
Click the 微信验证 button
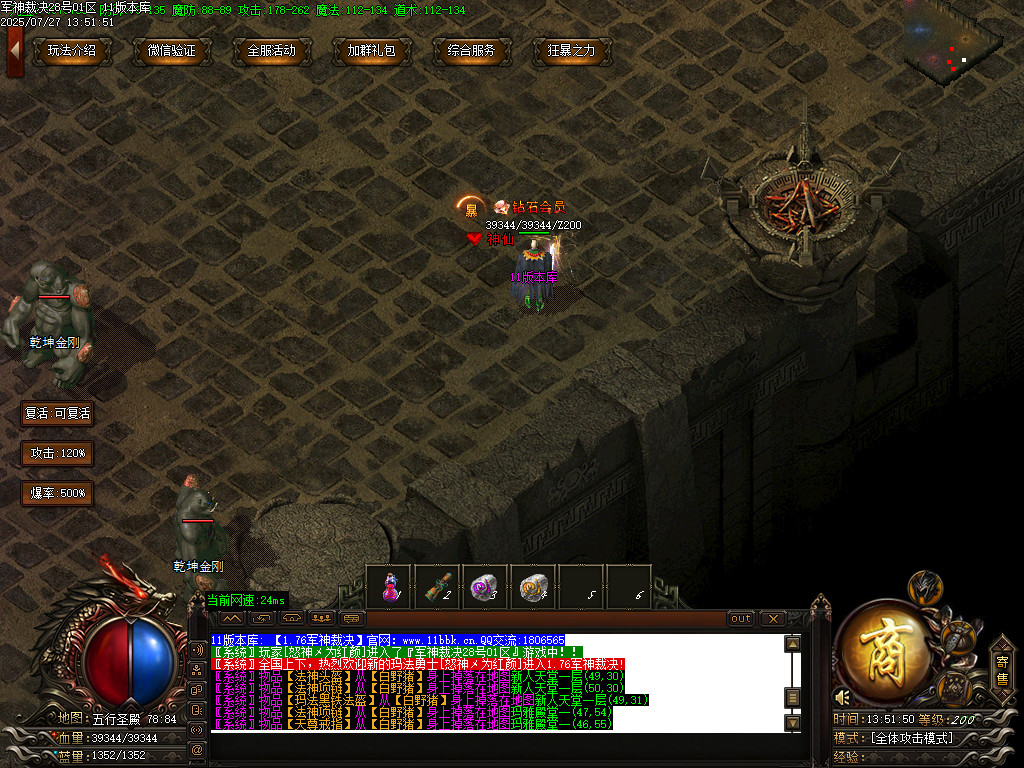pos(172,51)
